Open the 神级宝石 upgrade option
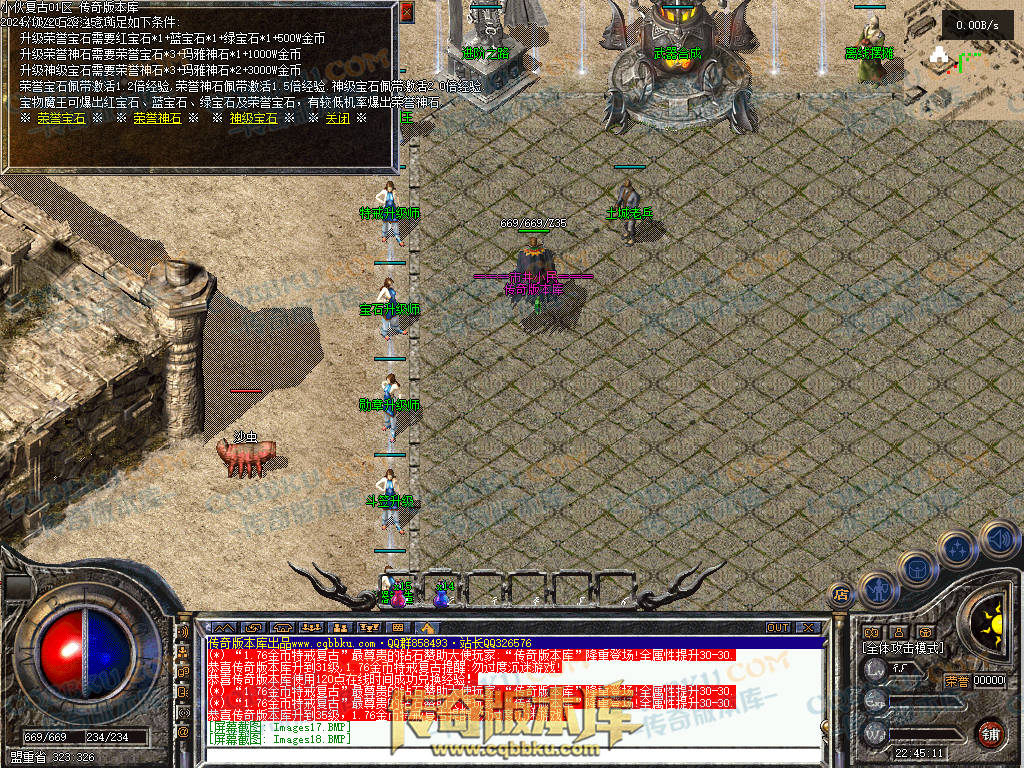 pos(254,118)
